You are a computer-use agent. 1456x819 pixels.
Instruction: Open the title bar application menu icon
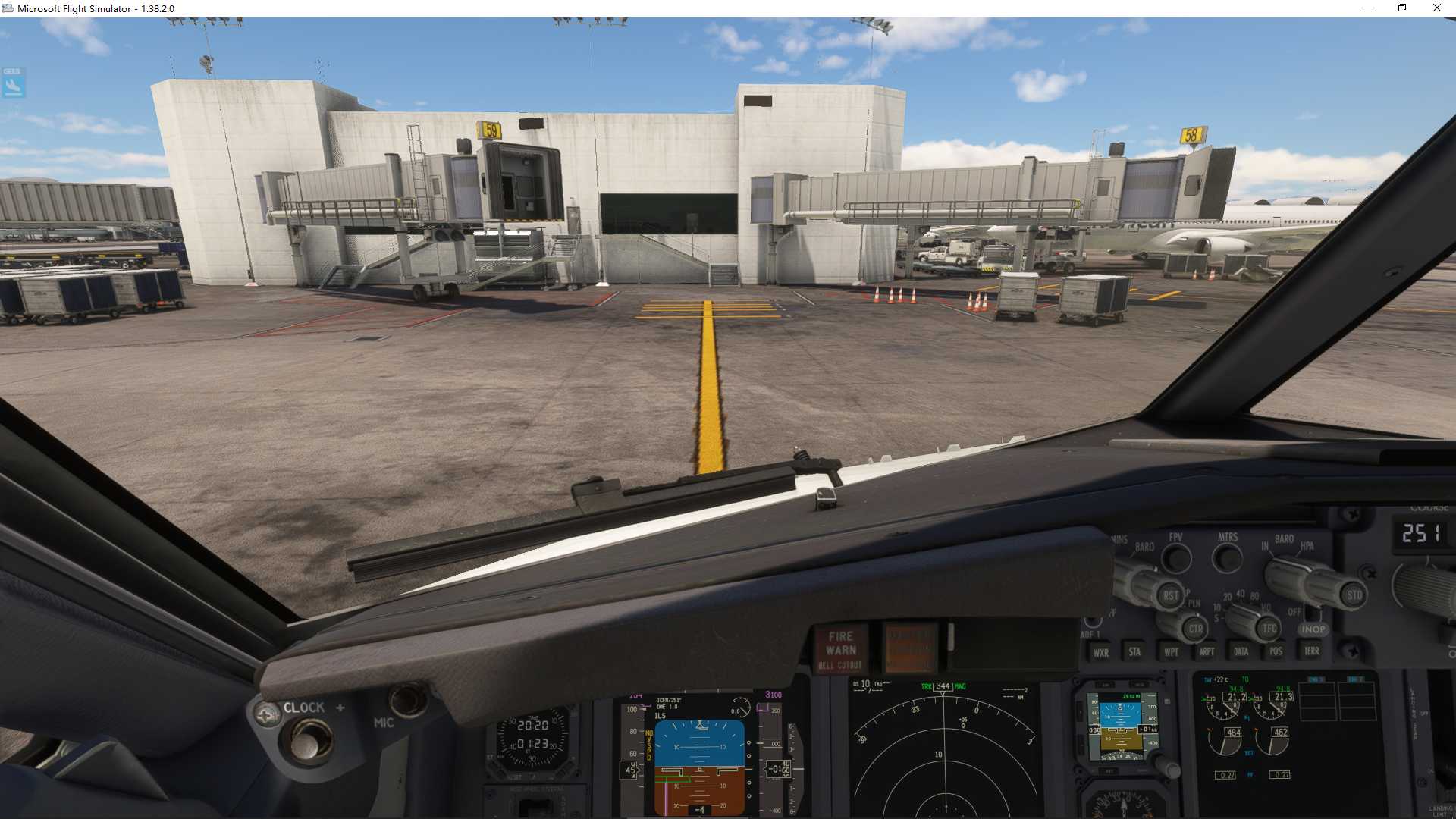(8, 8)
